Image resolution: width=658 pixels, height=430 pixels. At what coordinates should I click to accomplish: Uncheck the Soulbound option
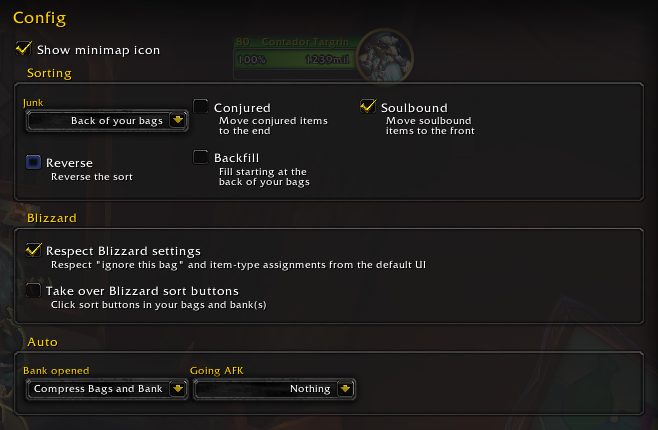pos(367,107)
